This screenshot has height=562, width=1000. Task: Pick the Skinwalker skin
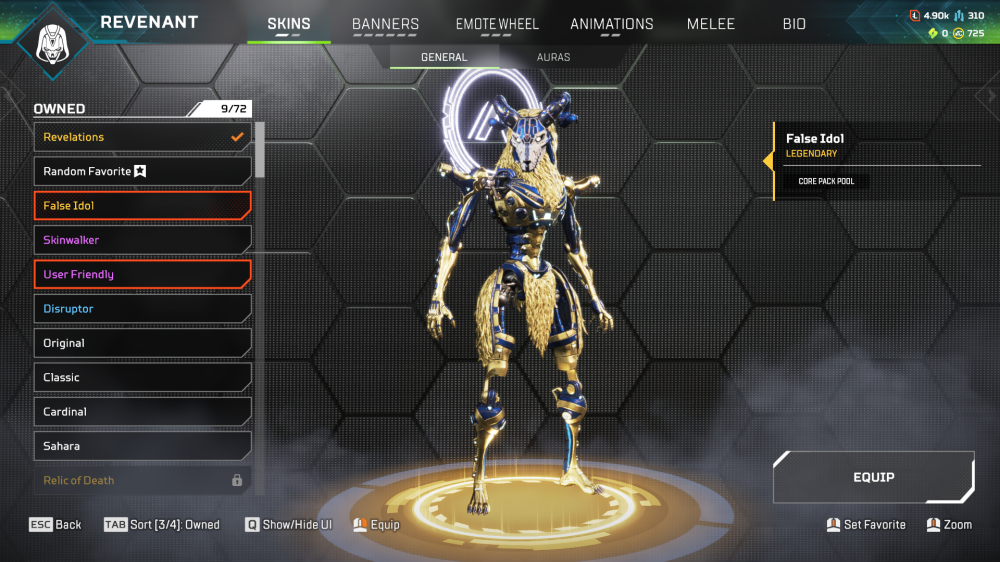coord(142,240)
